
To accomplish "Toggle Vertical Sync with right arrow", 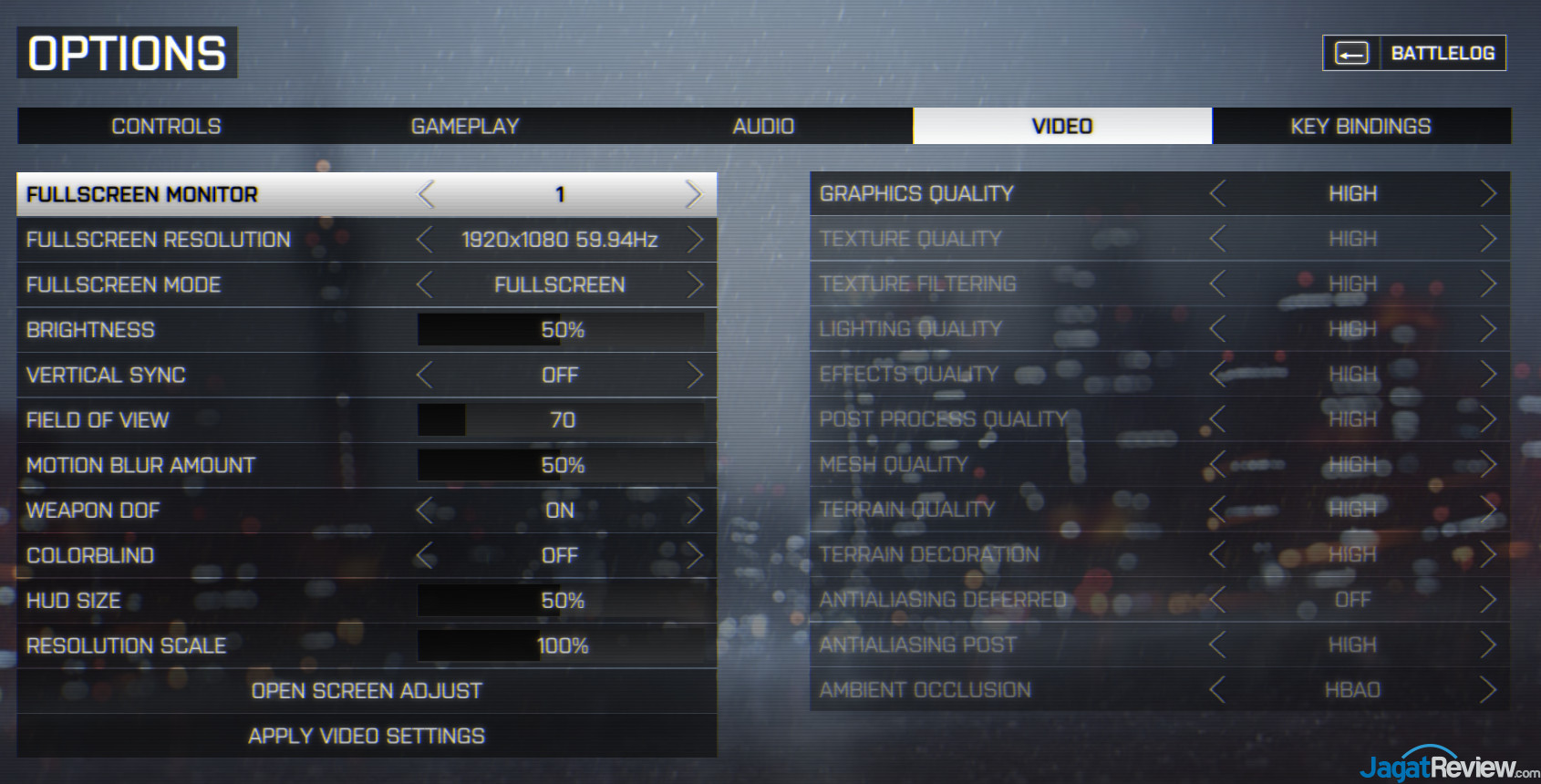I will [x=695, y=375].
